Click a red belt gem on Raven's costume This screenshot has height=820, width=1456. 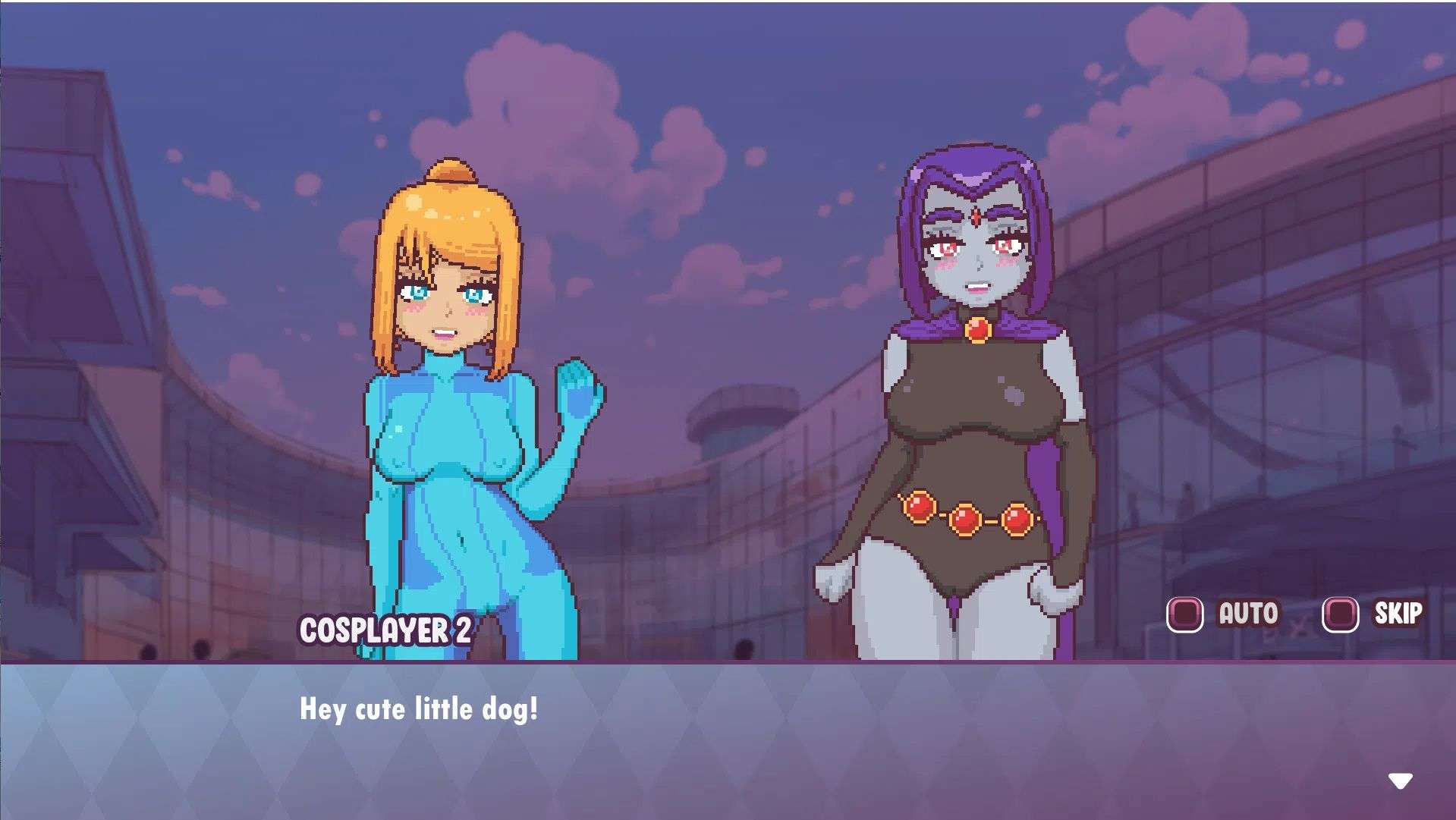(x=965, y=520)
